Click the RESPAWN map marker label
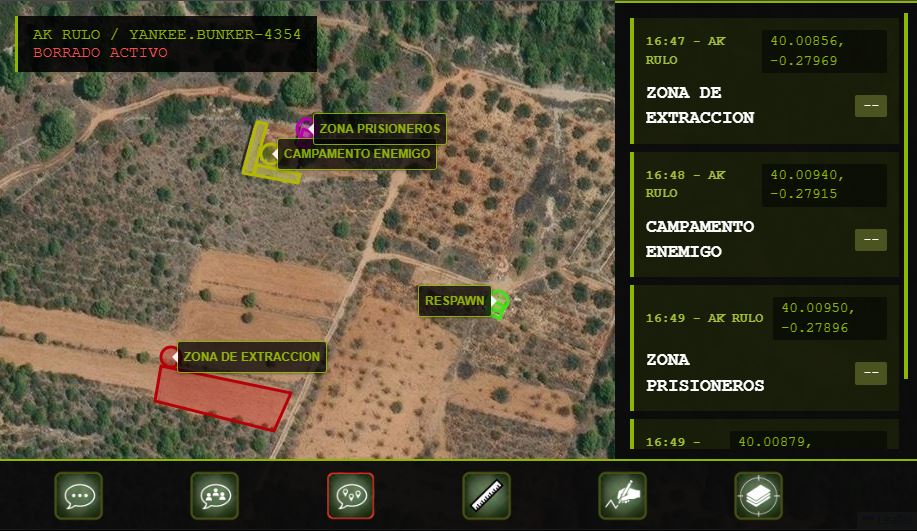Screen dimensions: 917x531 click(454, 301)
